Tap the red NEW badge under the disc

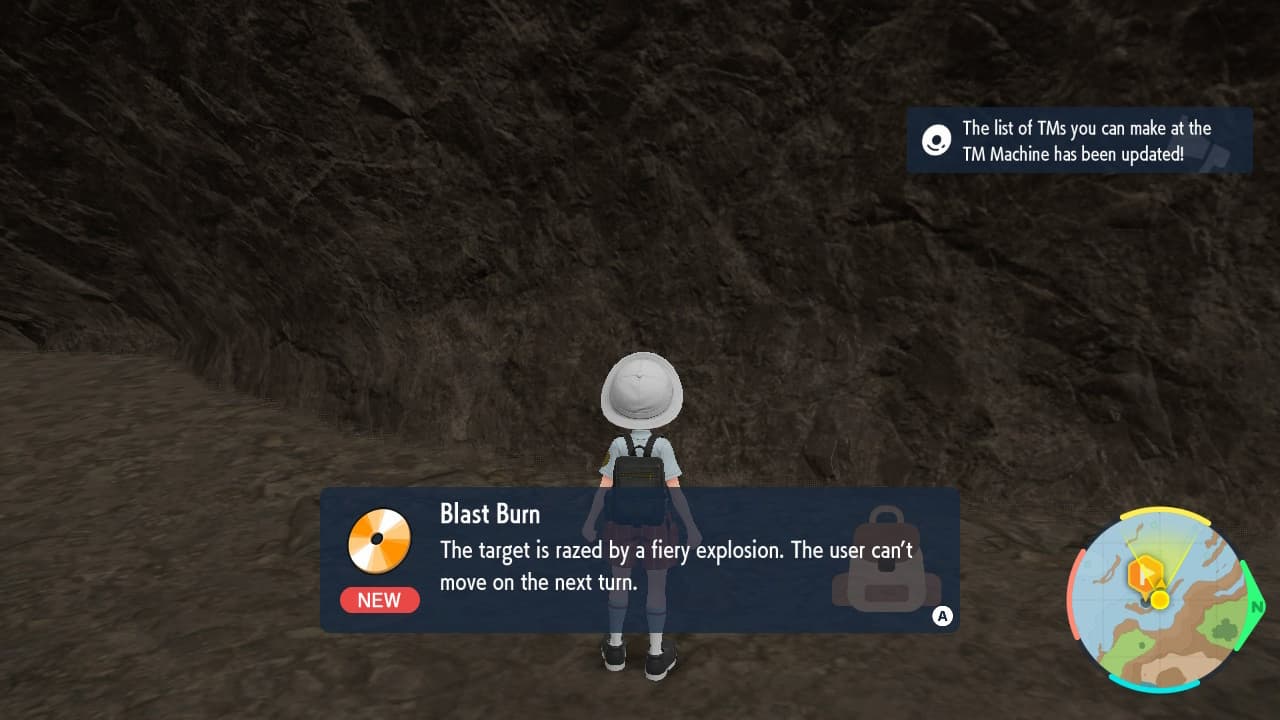pyautogui.click(x=379, y=600)
